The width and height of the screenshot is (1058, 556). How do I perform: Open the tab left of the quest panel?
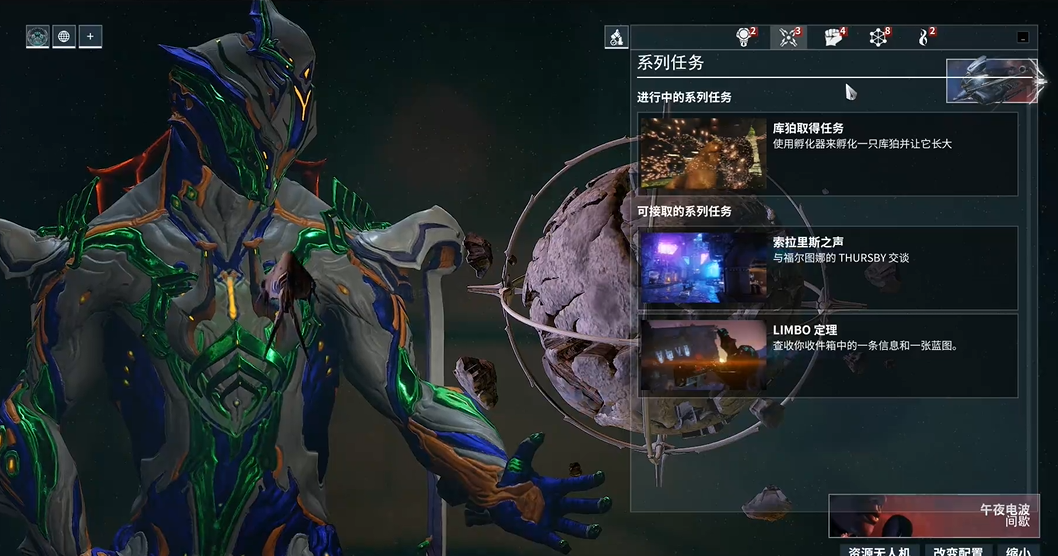coord(616,38)
